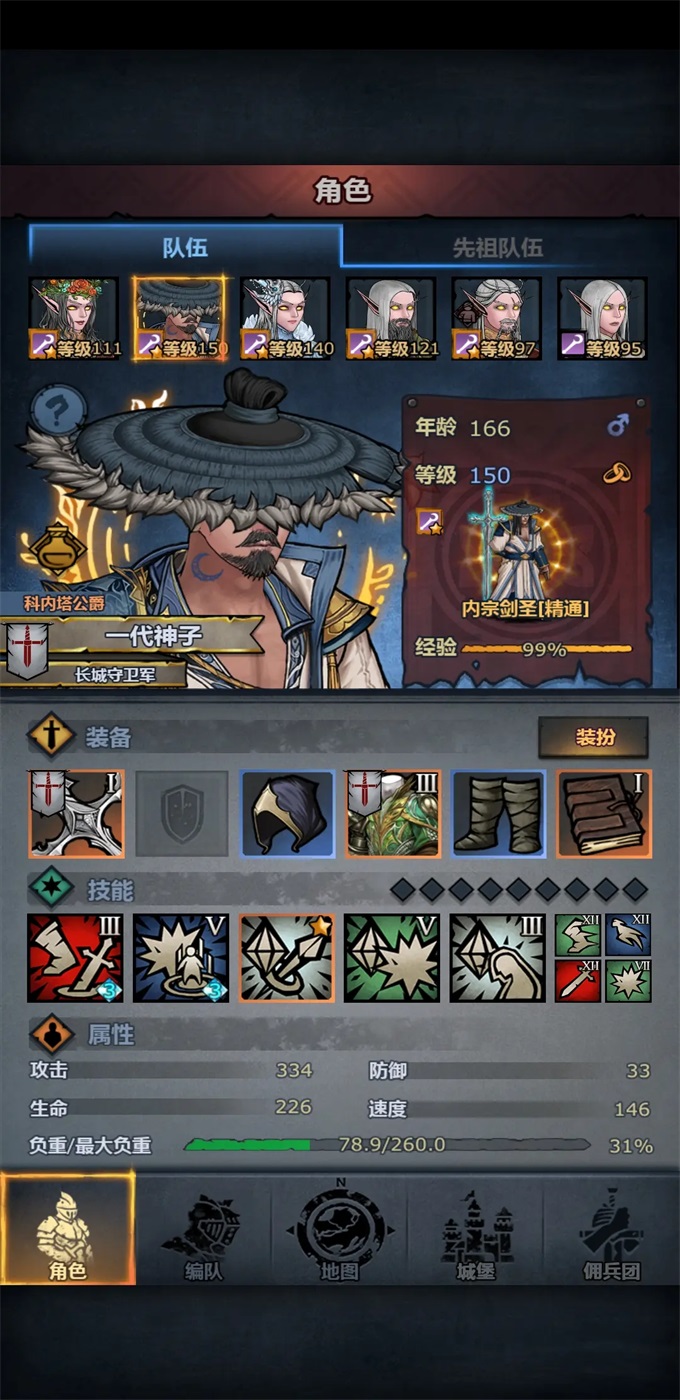Select the level 111 flower-crowned elf portrait
The height and width of the screenshot is (1400, 680).
(x=74, y=319)
